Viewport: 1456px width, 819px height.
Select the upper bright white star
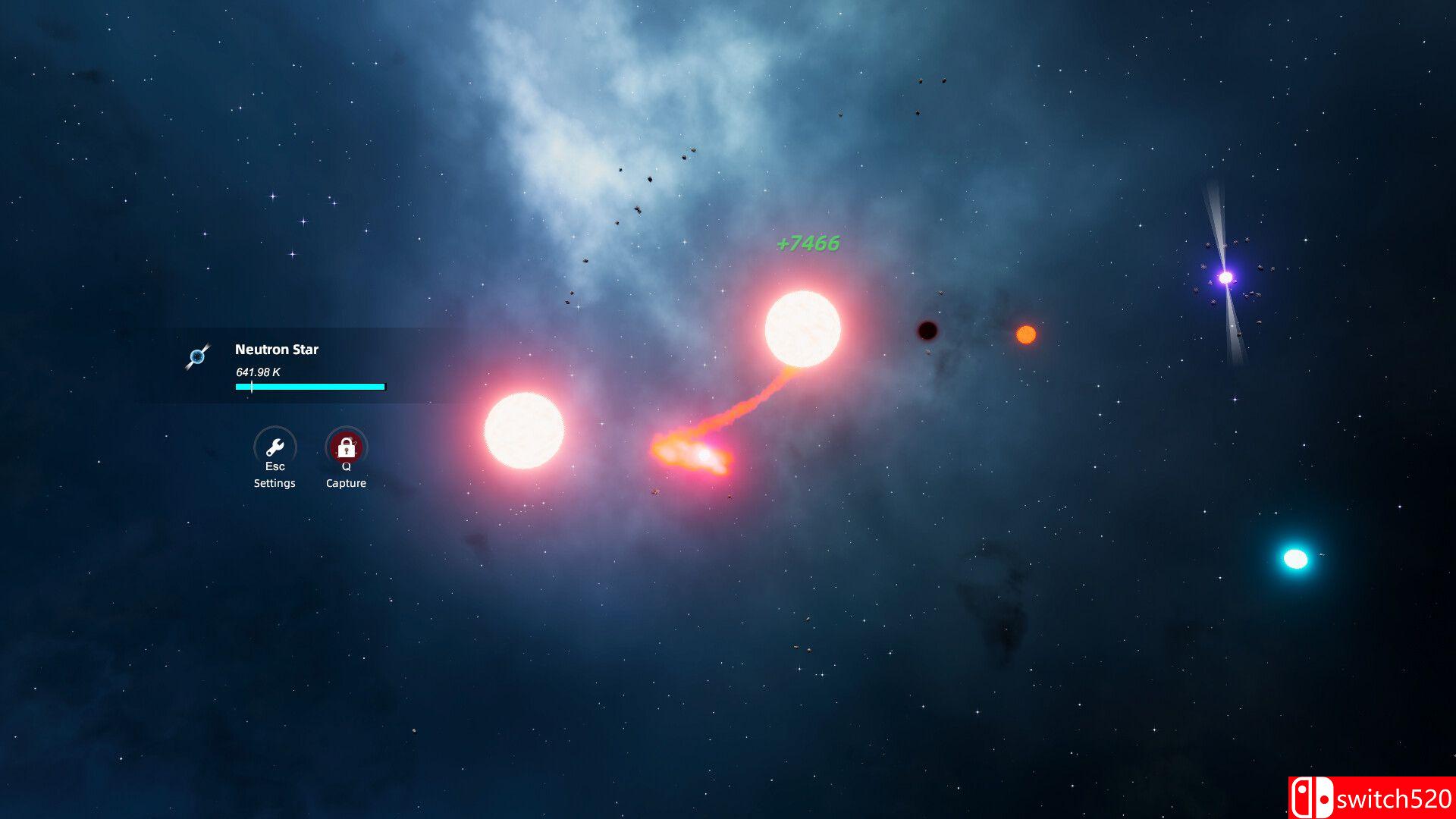[800, 328]
